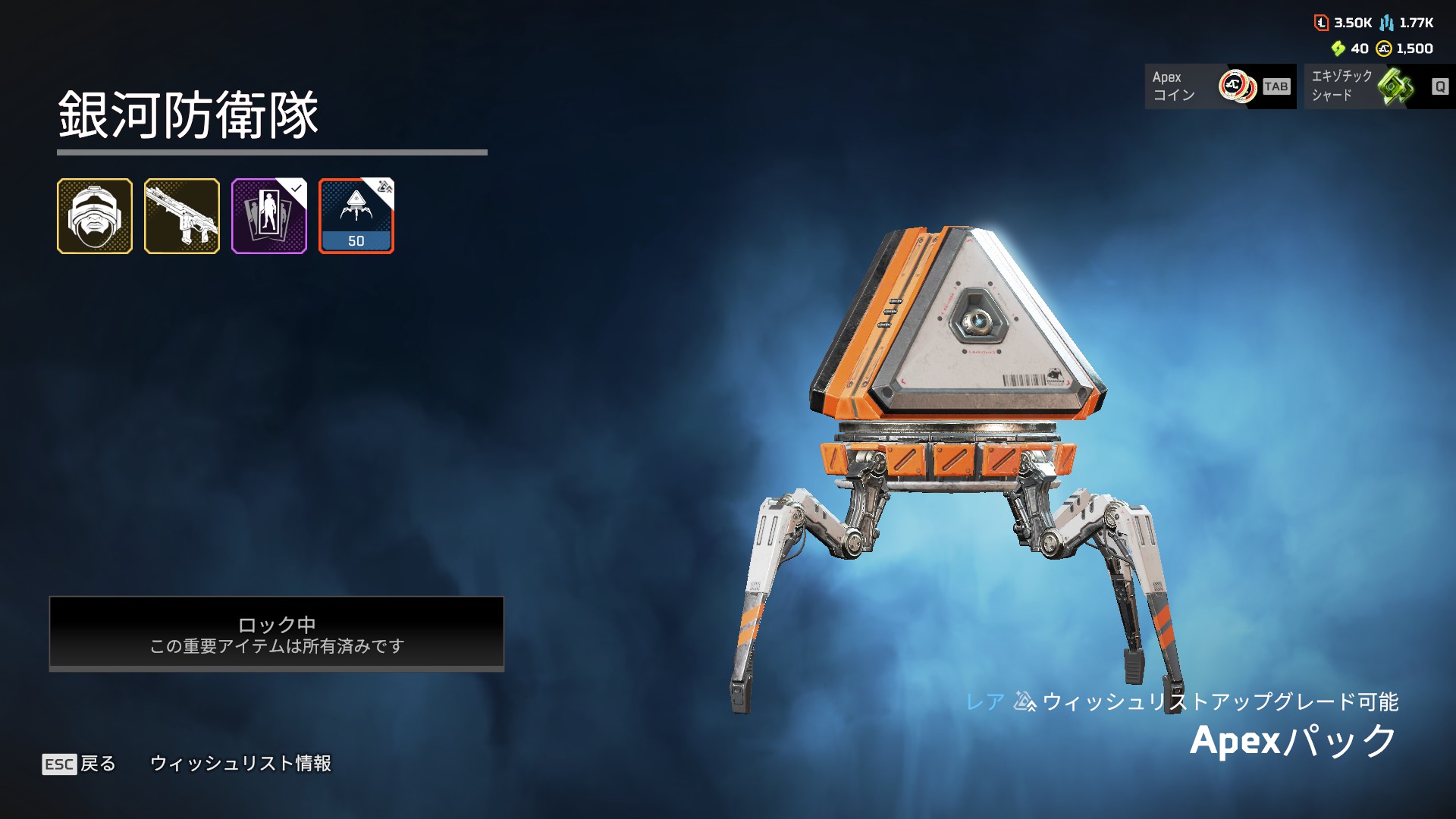The width and height of the screenshot is (1456, 819).
Task: Click the locked ロック中 purchase button
Action: click(277, 634)
